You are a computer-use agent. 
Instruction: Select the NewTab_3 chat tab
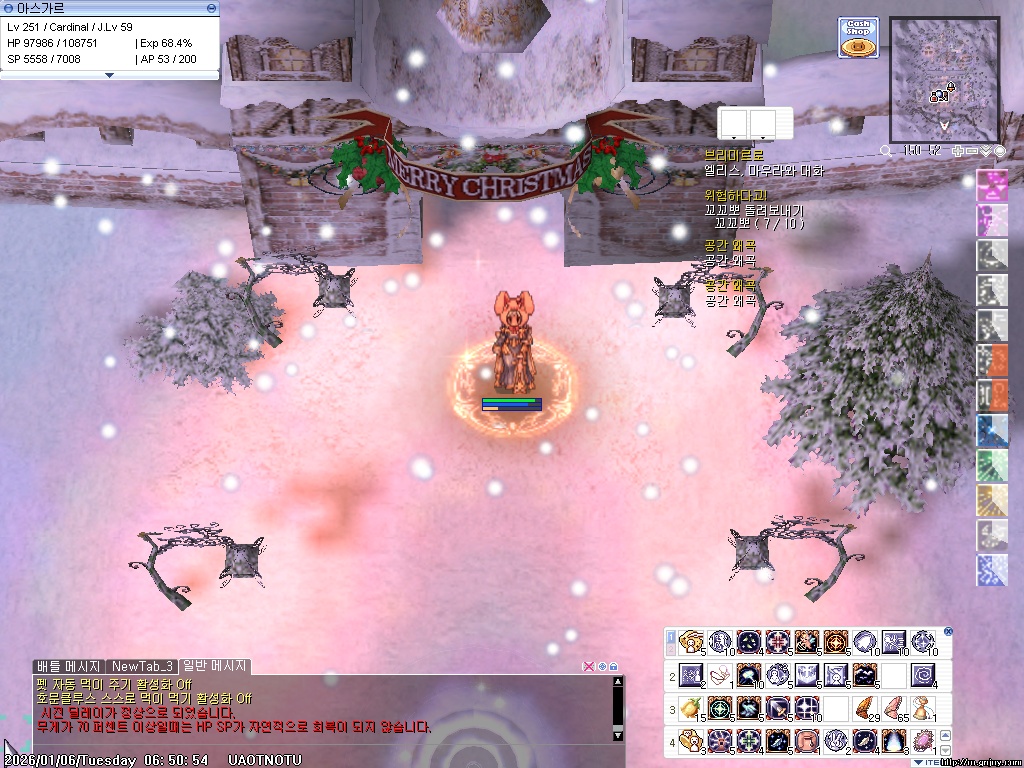[143, 666]
